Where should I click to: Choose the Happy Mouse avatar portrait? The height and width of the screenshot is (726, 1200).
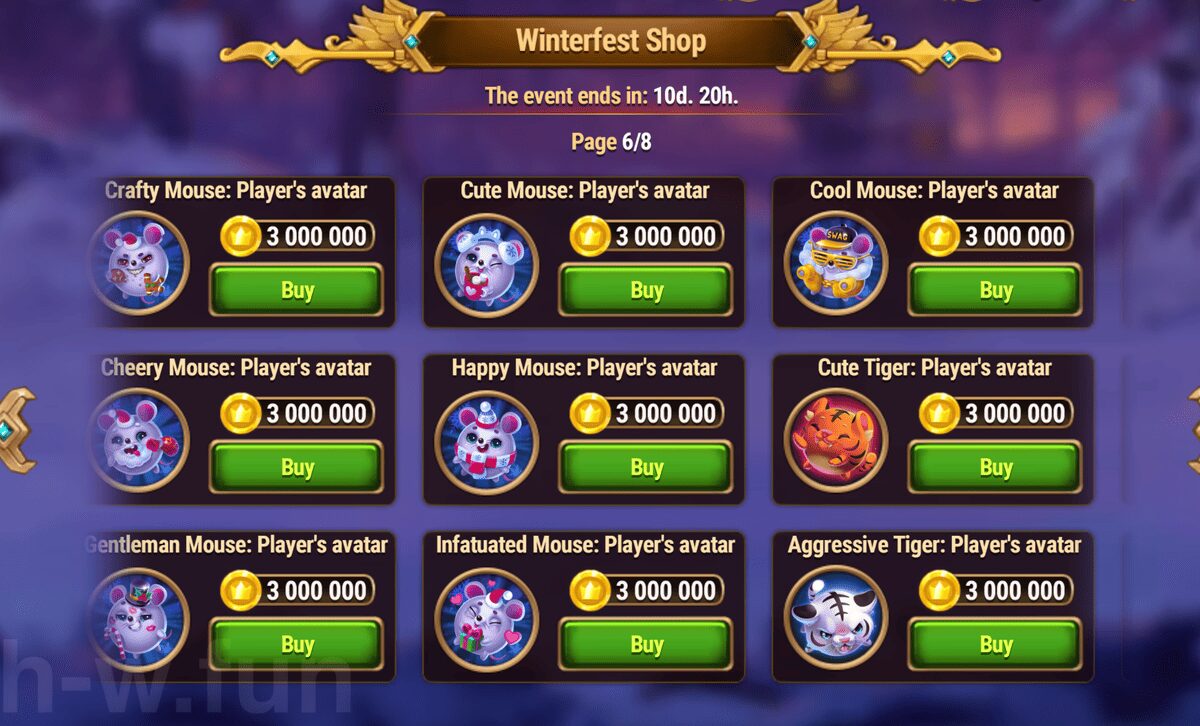486,441
